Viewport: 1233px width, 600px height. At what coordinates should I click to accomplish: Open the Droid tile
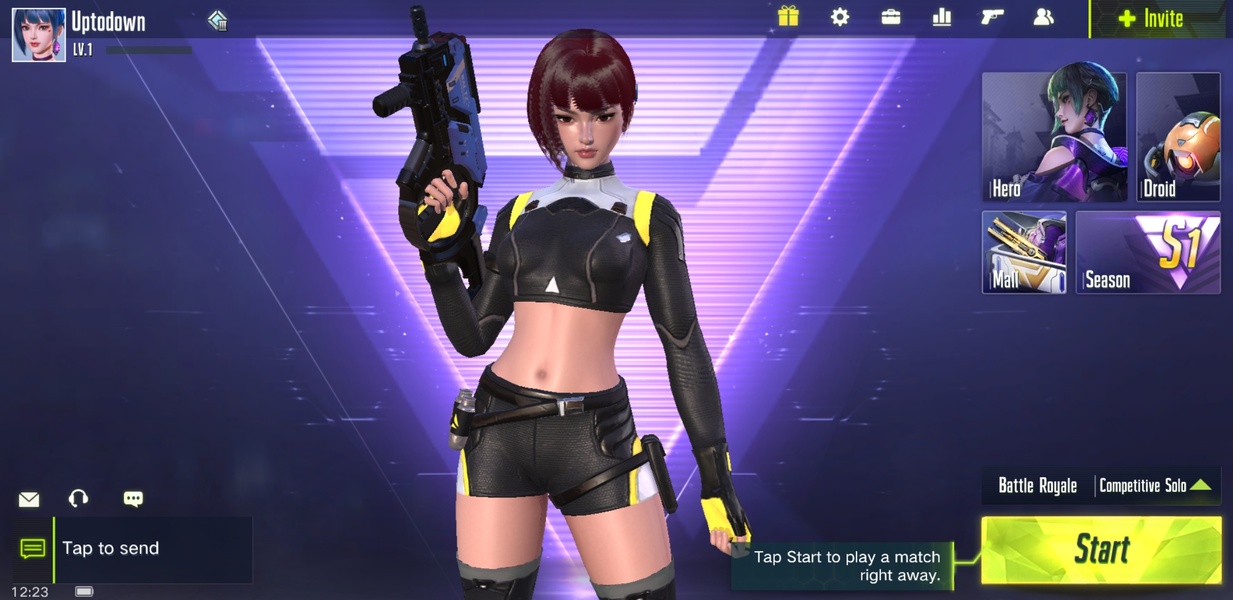click(x=1178, y=137)
